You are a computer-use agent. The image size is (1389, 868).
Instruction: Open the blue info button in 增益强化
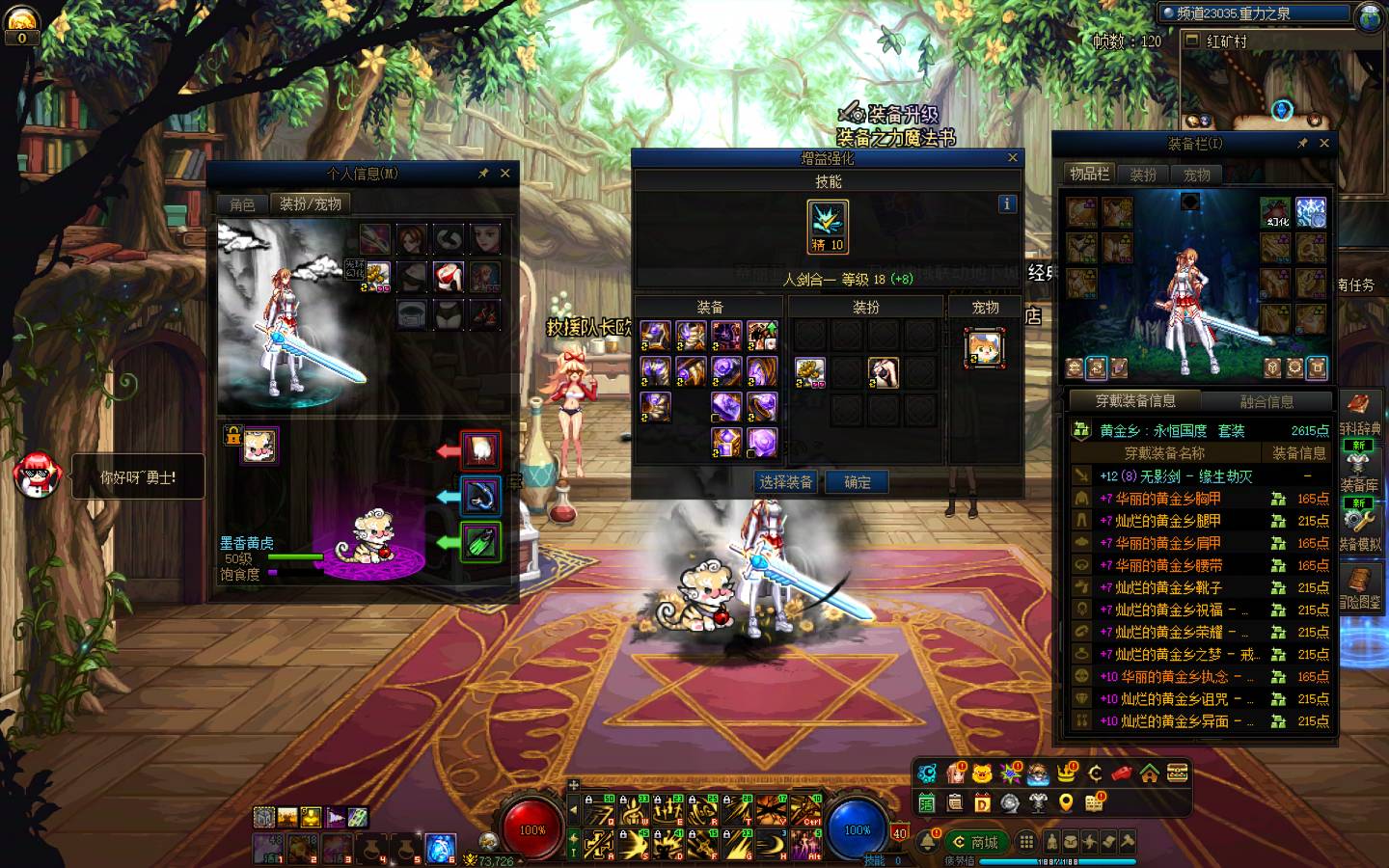click(1007, 203)
